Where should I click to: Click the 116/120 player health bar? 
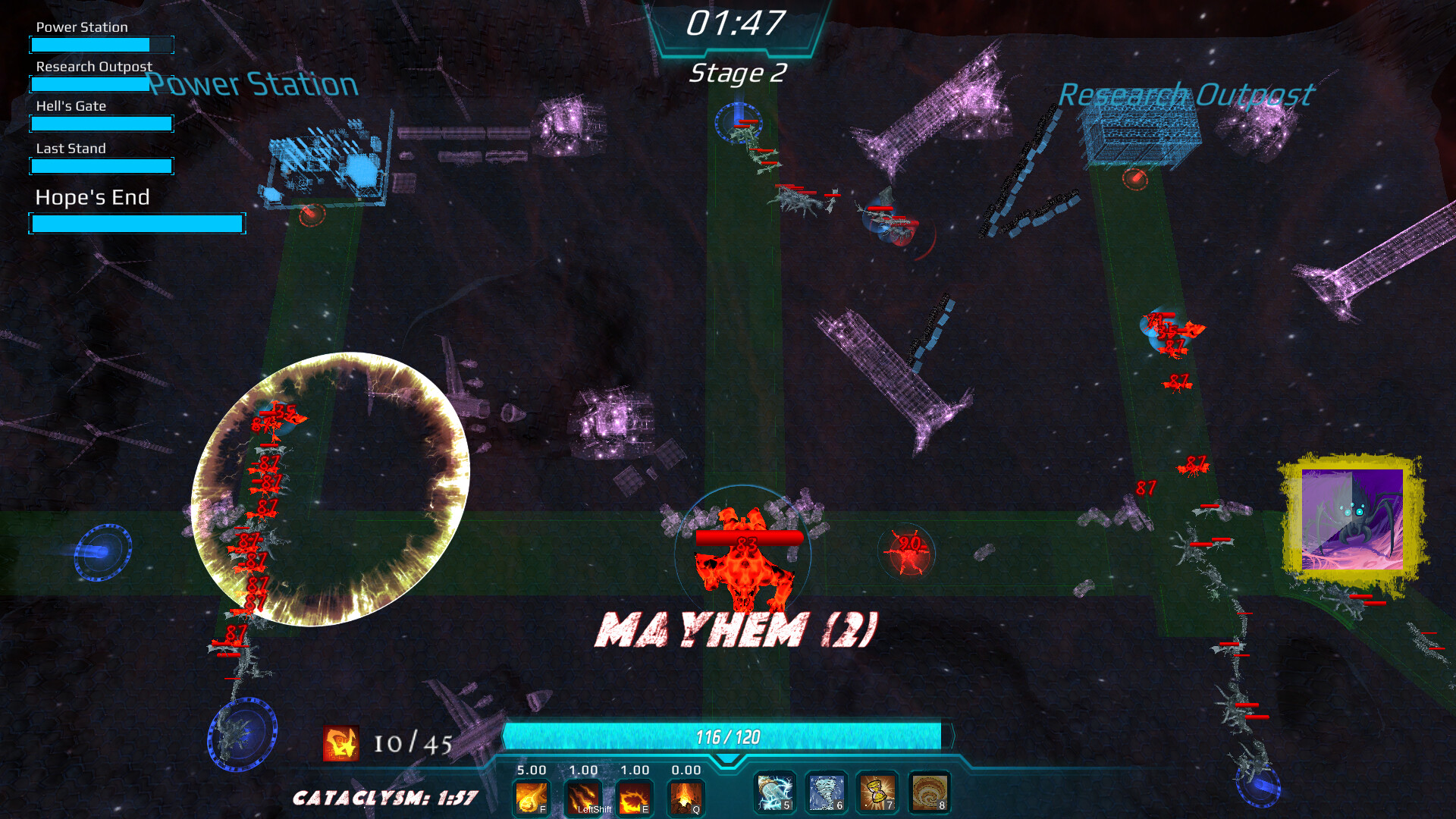[726, 734]
